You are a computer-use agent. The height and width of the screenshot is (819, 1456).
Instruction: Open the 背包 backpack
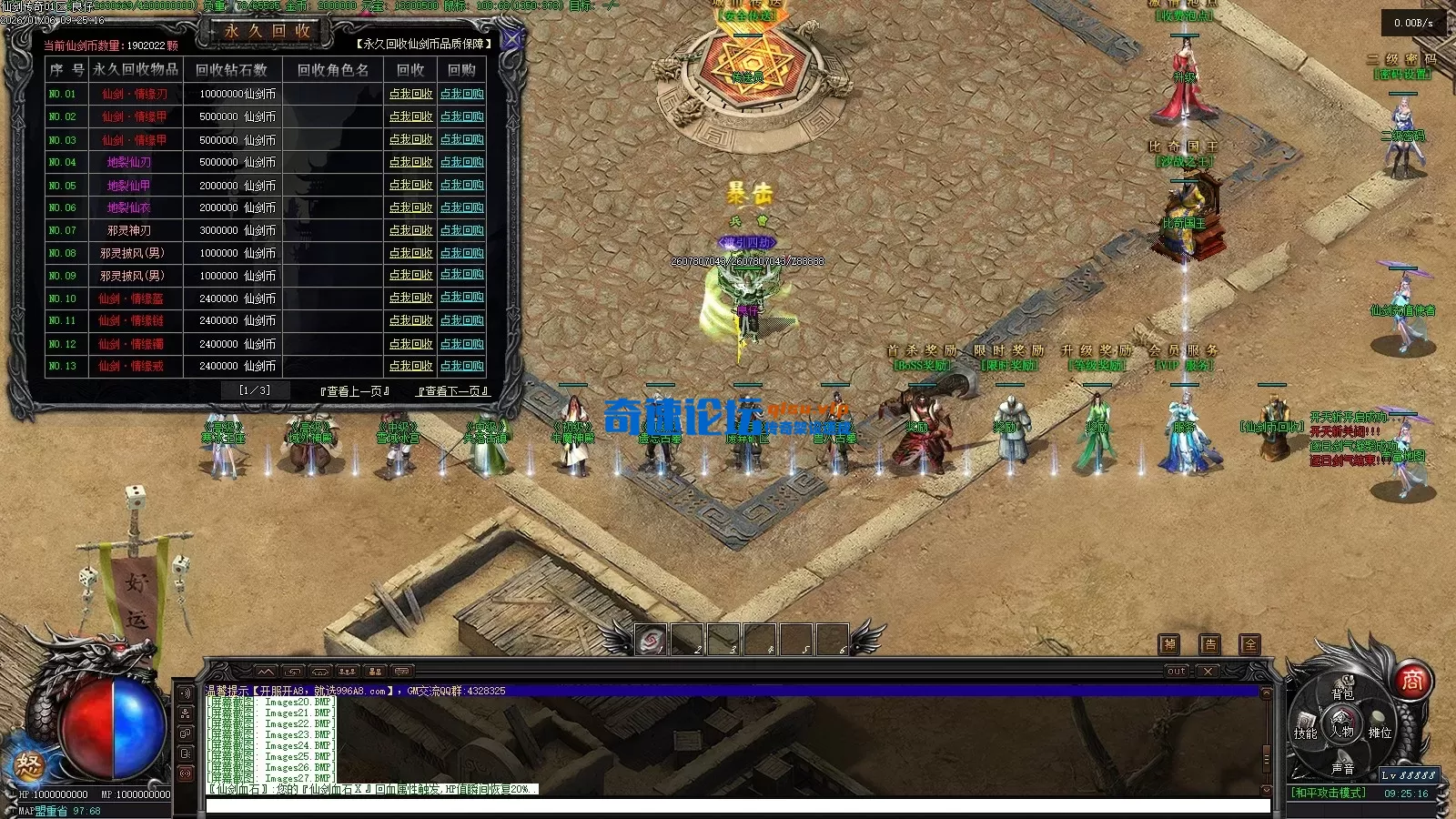[1342, 693]
